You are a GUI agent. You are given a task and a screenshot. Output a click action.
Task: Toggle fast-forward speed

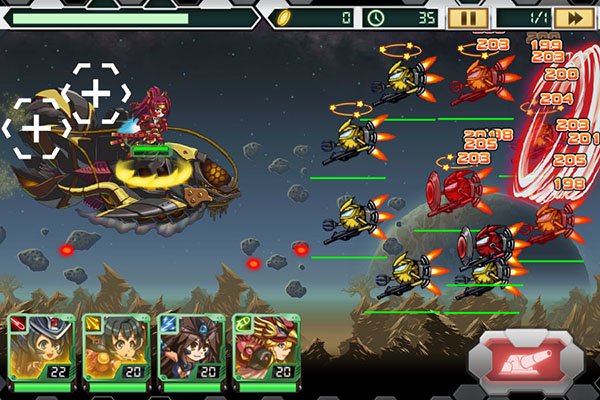tap(573, 17)
